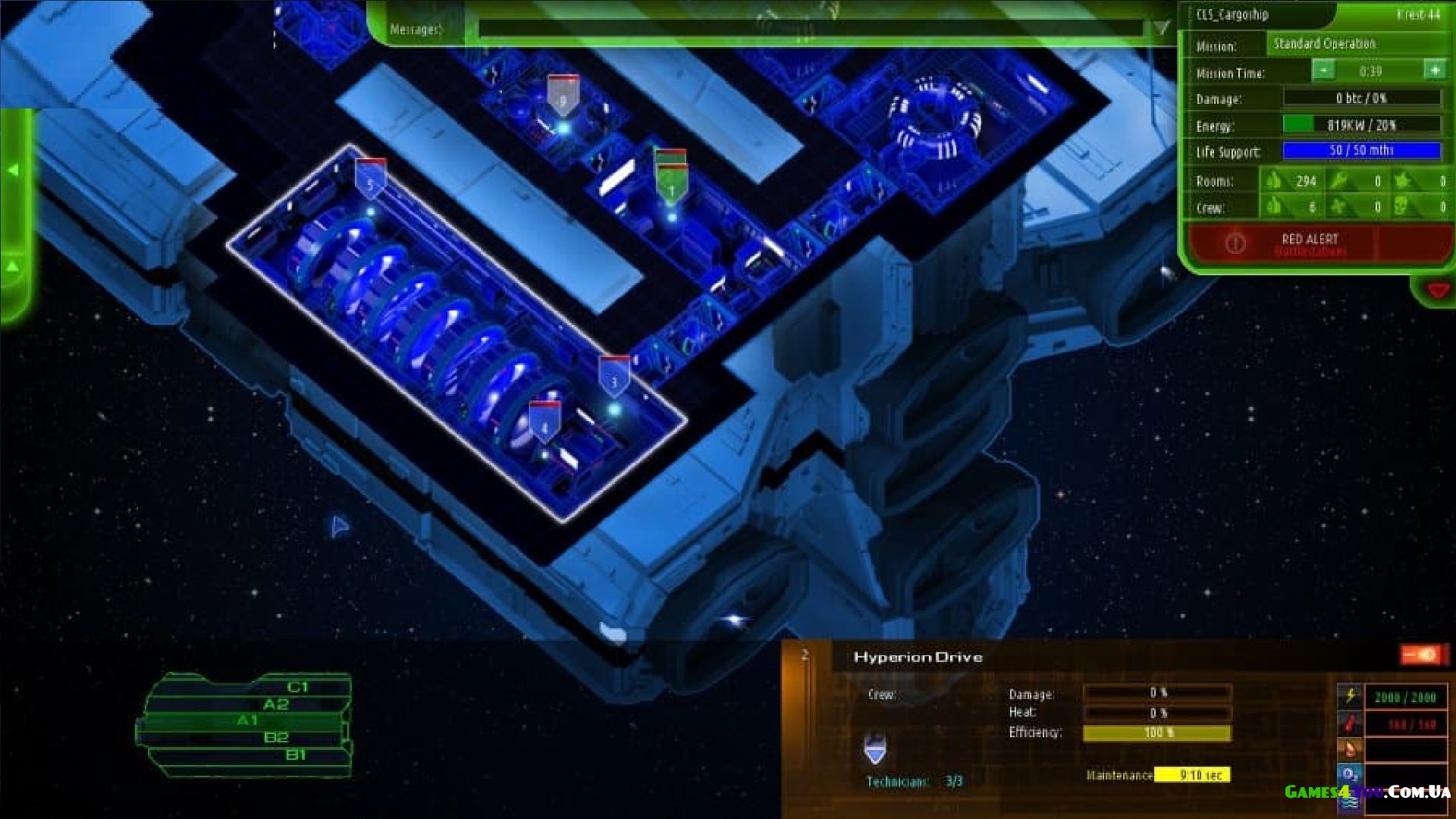Select the green crew marker number 1
This screenshot has width=1456, height=819.
(670, 184)
